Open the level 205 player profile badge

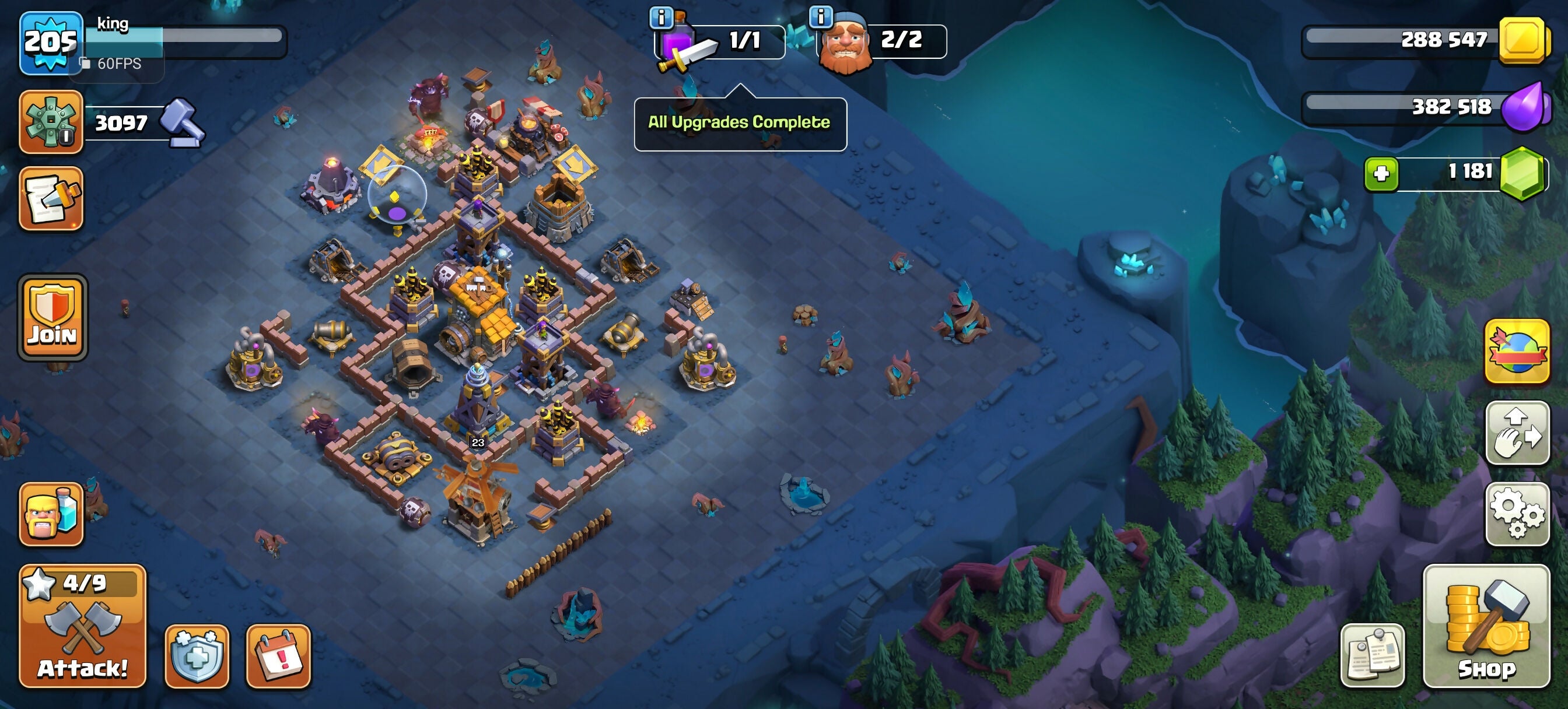(51, 43)
